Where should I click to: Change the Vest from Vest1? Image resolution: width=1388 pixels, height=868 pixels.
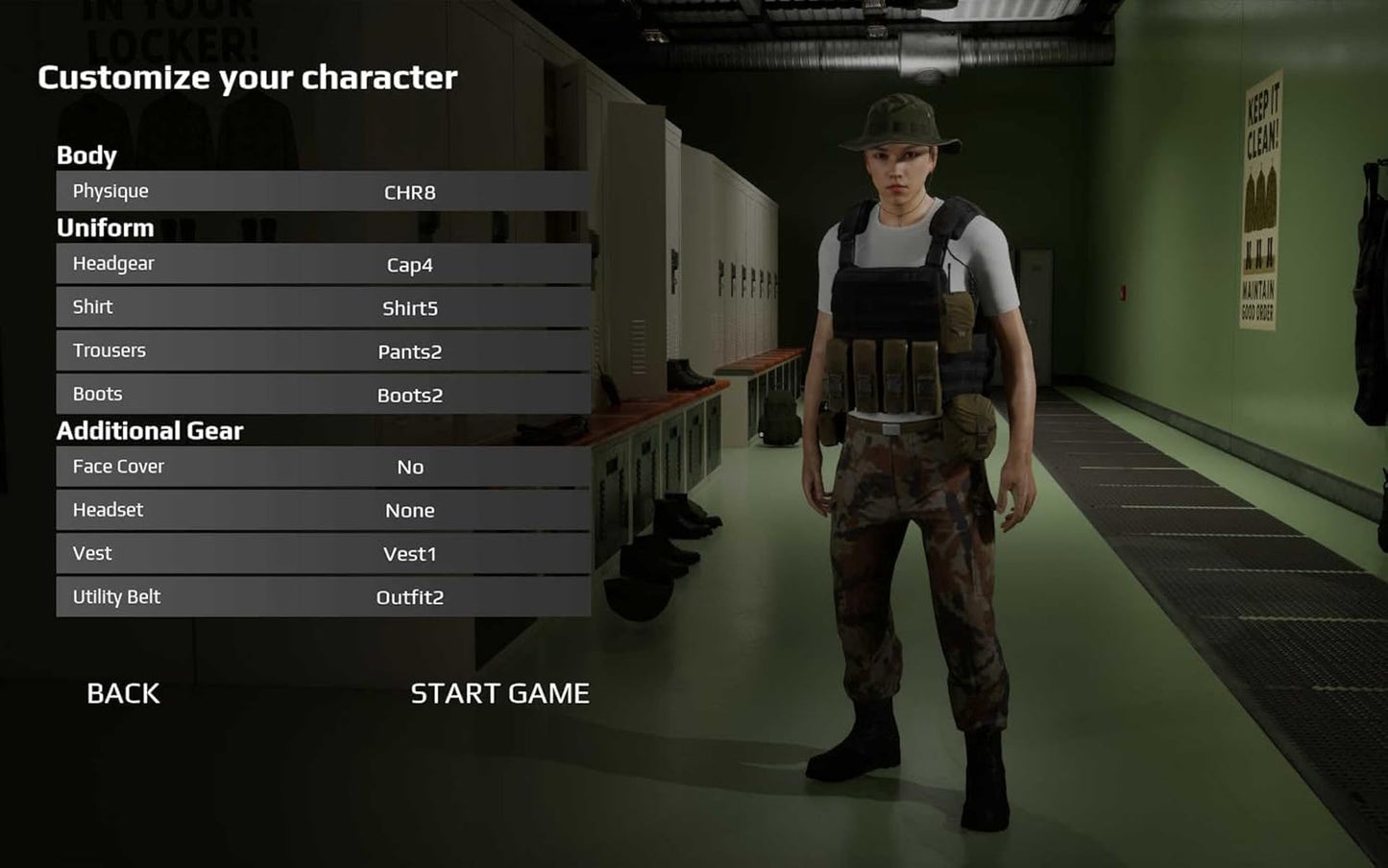coord(323,553)
